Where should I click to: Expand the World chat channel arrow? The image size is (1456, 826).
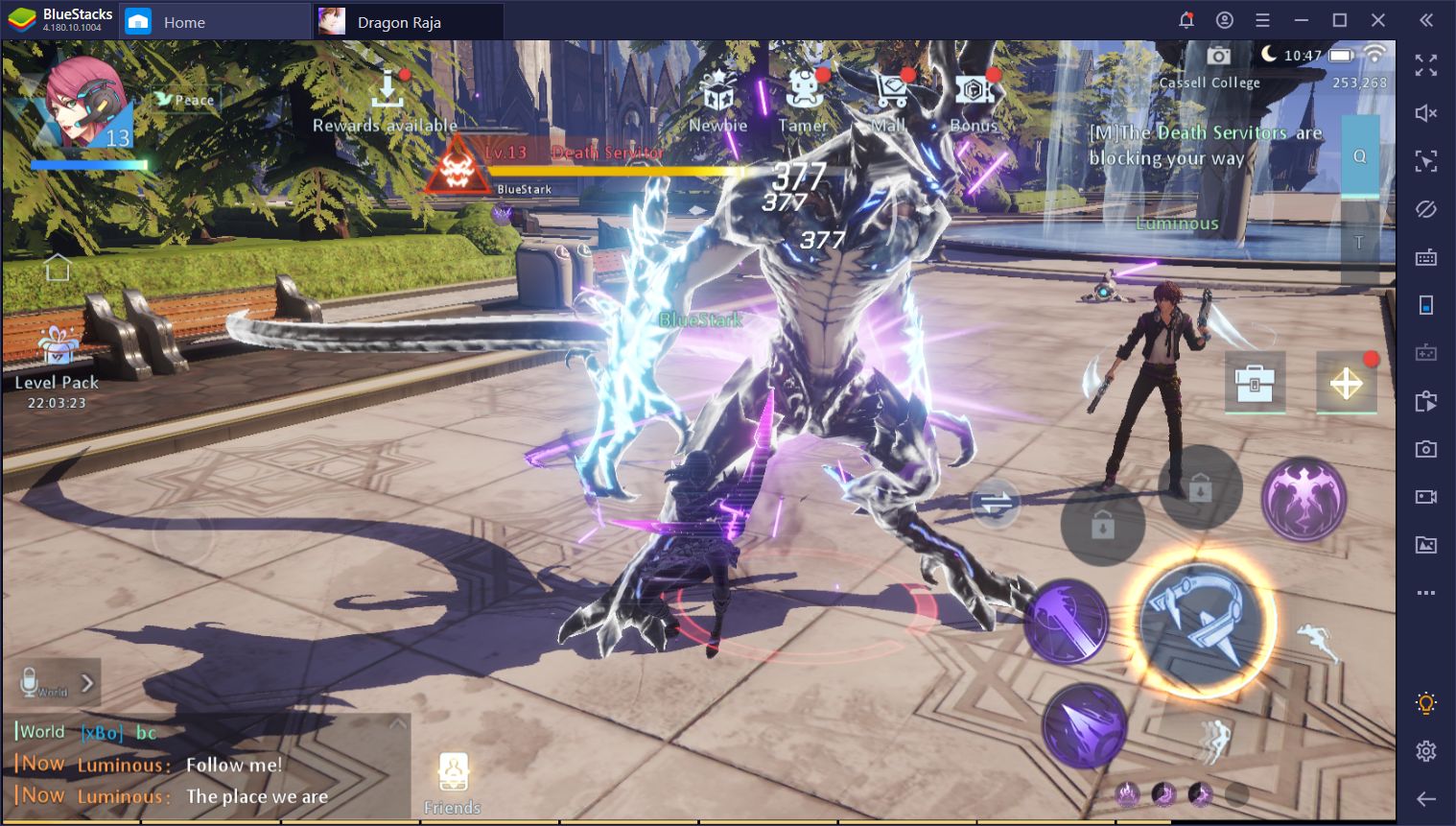pyautogui.click(x=86, y=682)
